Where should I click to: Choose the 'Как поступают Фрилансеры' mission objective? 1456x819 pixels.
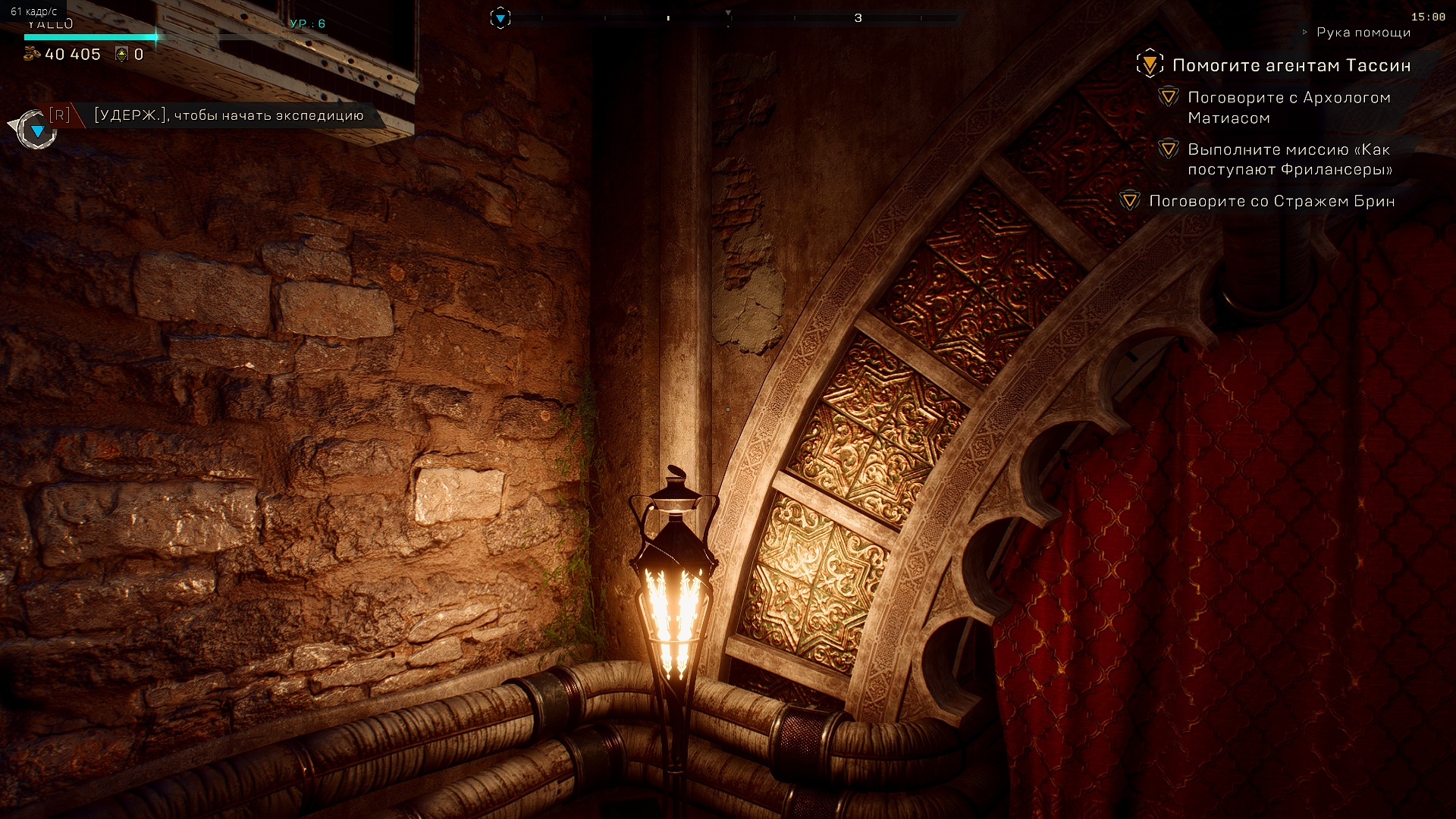[x=1289, y=159]
